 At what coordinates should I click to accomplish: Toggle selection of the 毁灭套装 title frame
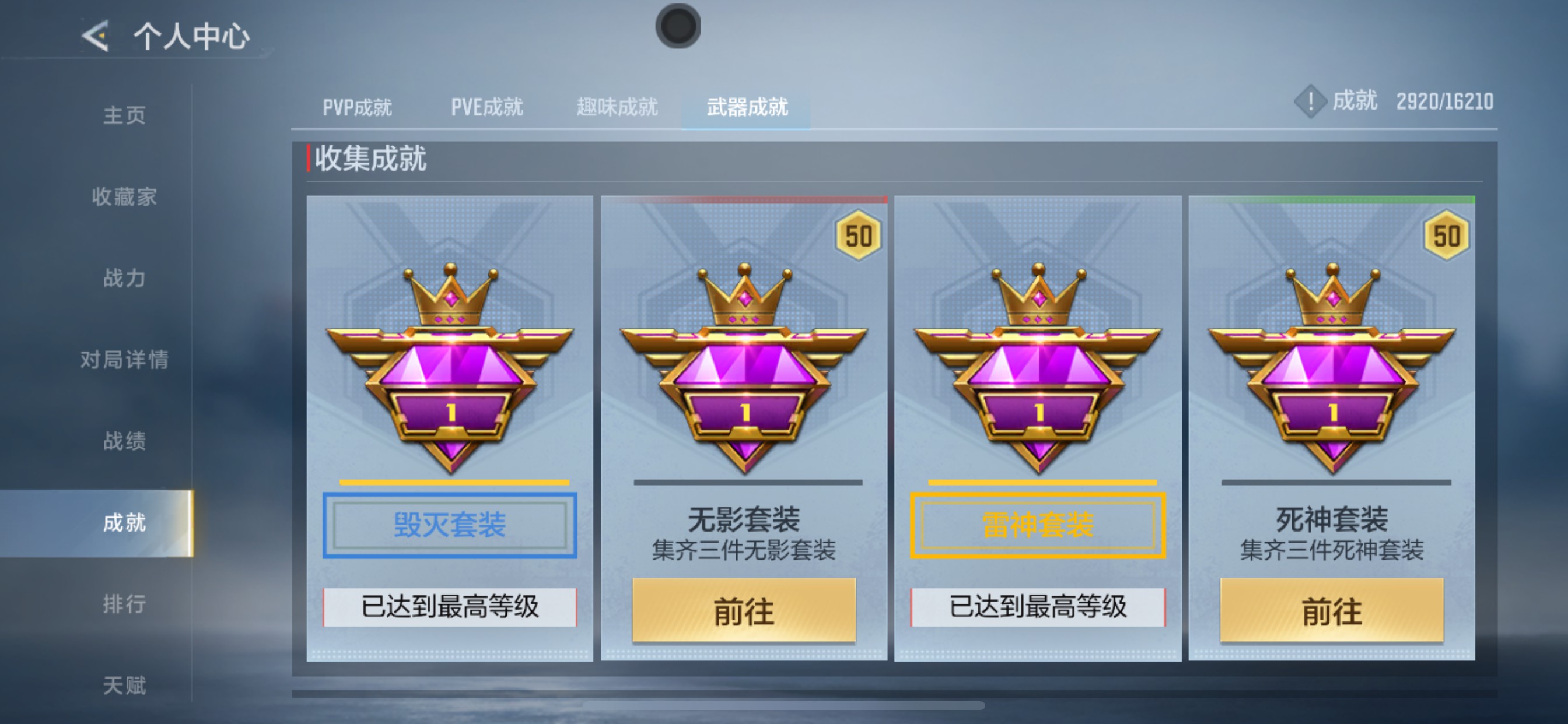click(449, 525)
